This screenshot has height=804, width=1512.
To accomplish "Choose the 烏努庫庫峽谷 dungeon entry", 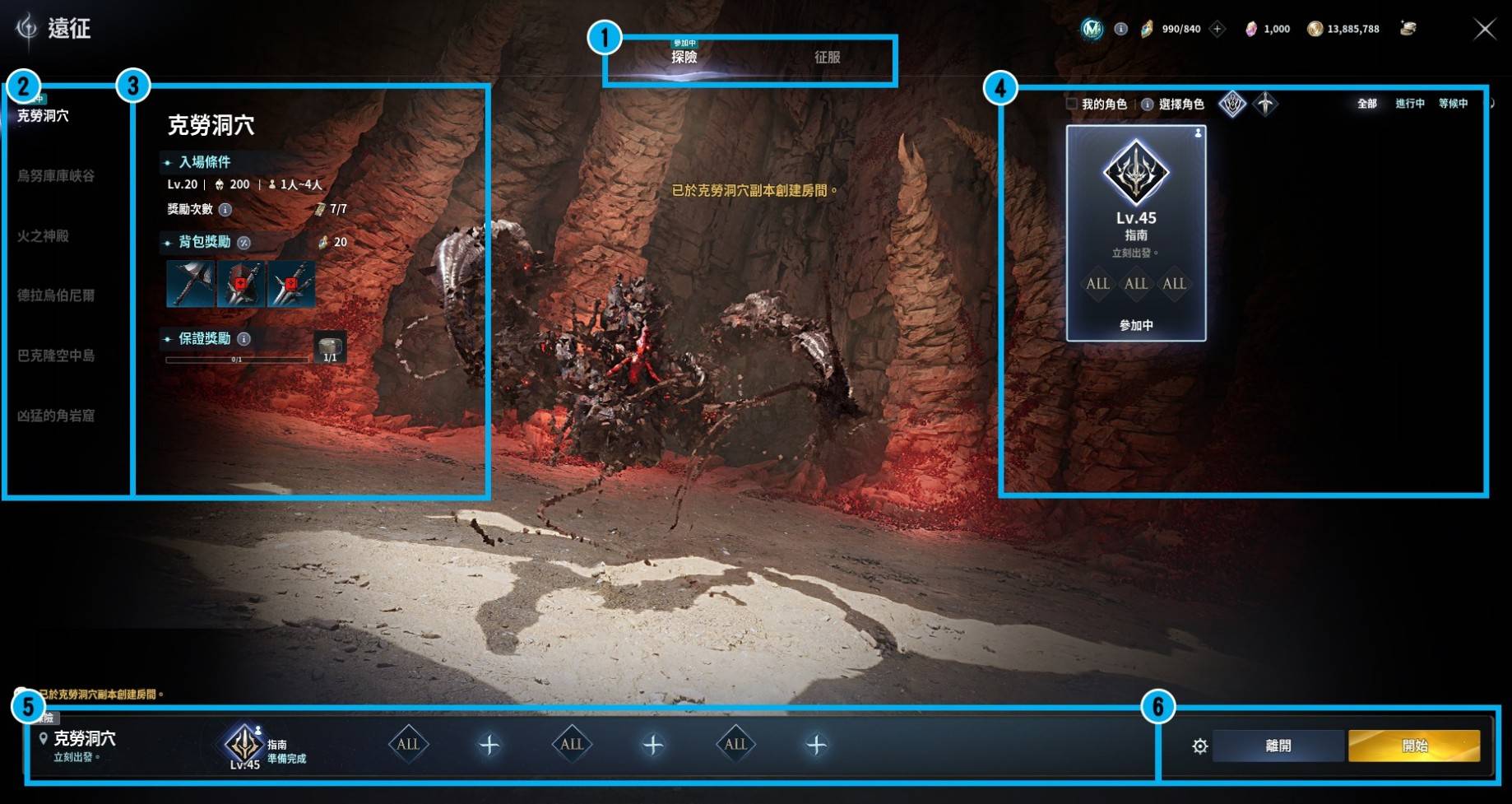I will point(56,176).
